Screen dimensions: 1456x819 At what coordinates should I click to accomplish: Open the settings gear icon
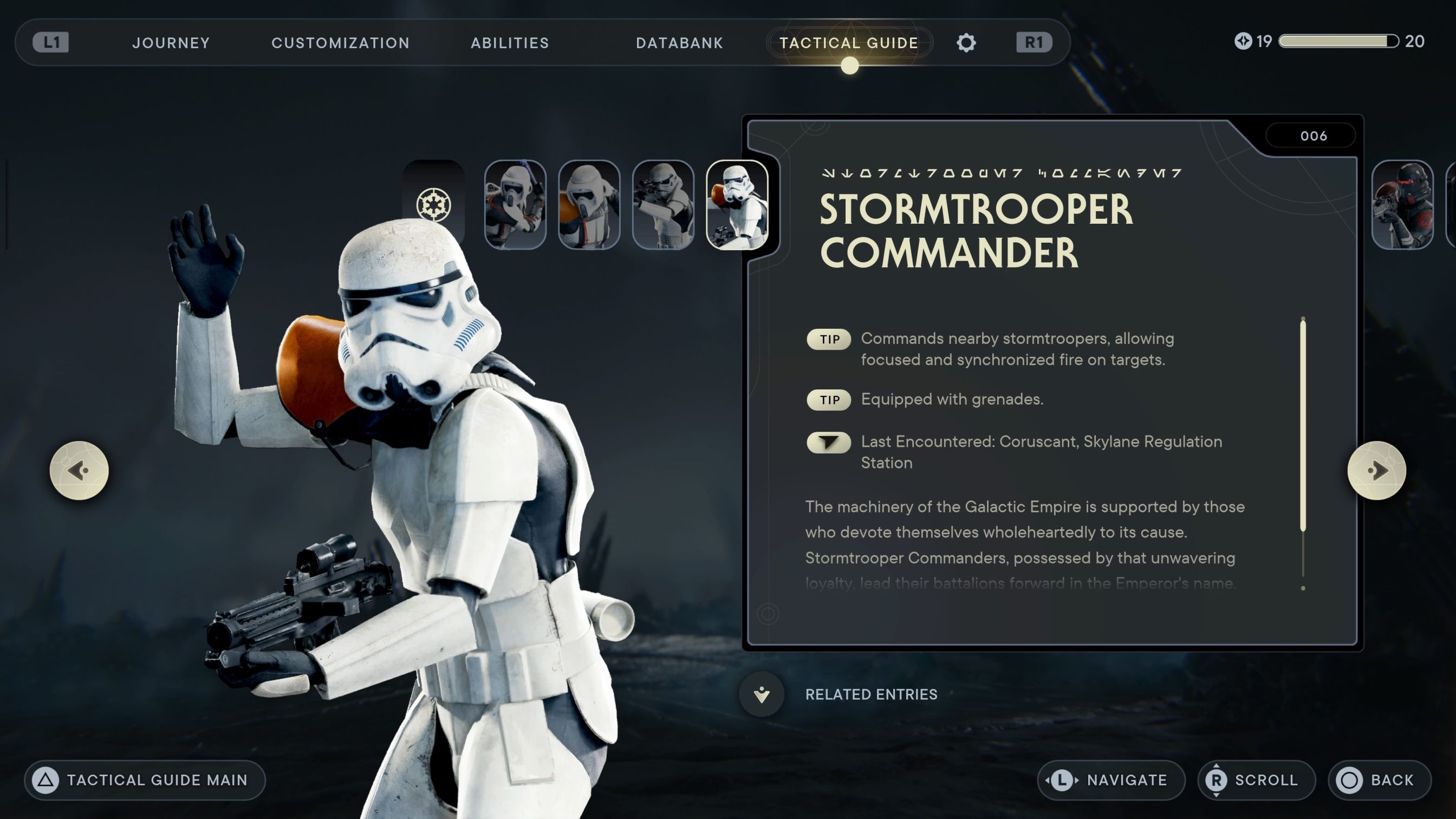pyautogui.click(x=966, y=42)
